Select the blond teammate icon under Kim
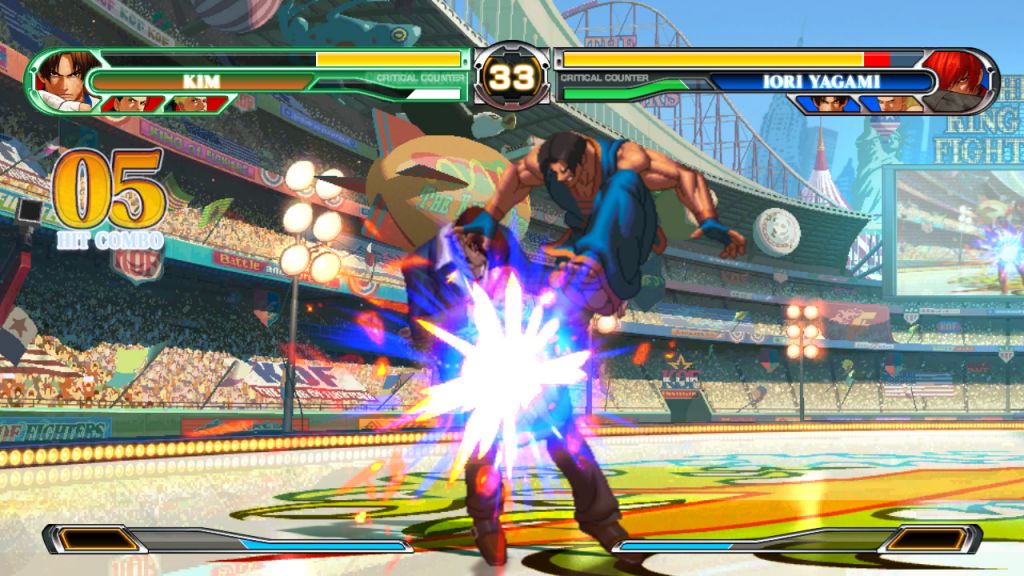This screenshot has height=576, width=1024. pos(191,103)
